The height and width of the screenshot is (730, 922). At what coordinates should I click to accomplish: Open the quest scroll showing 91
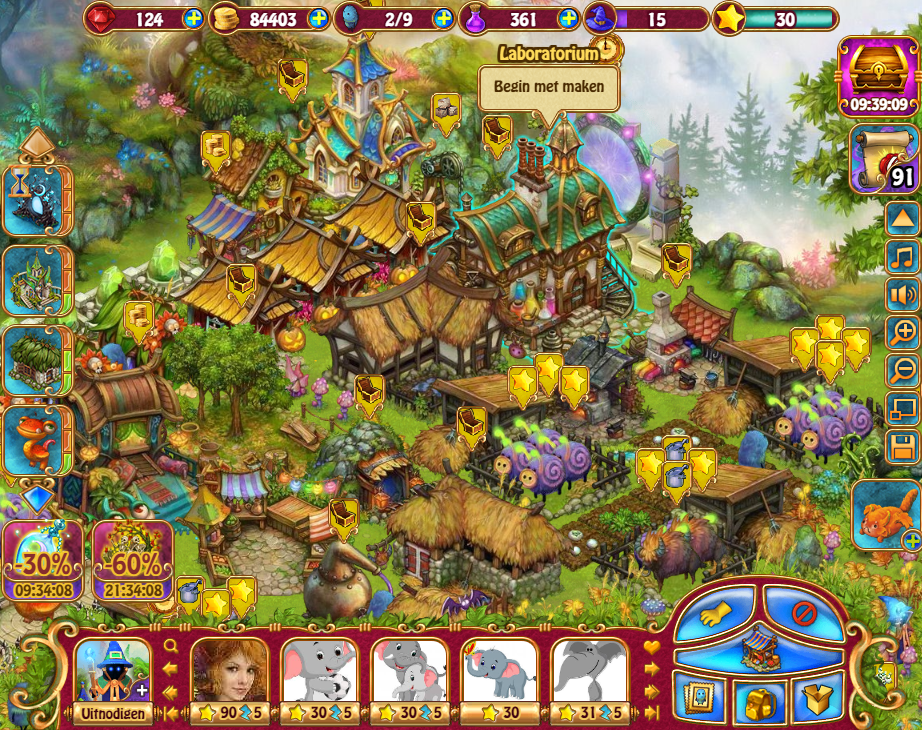click(x=883, y=157)
